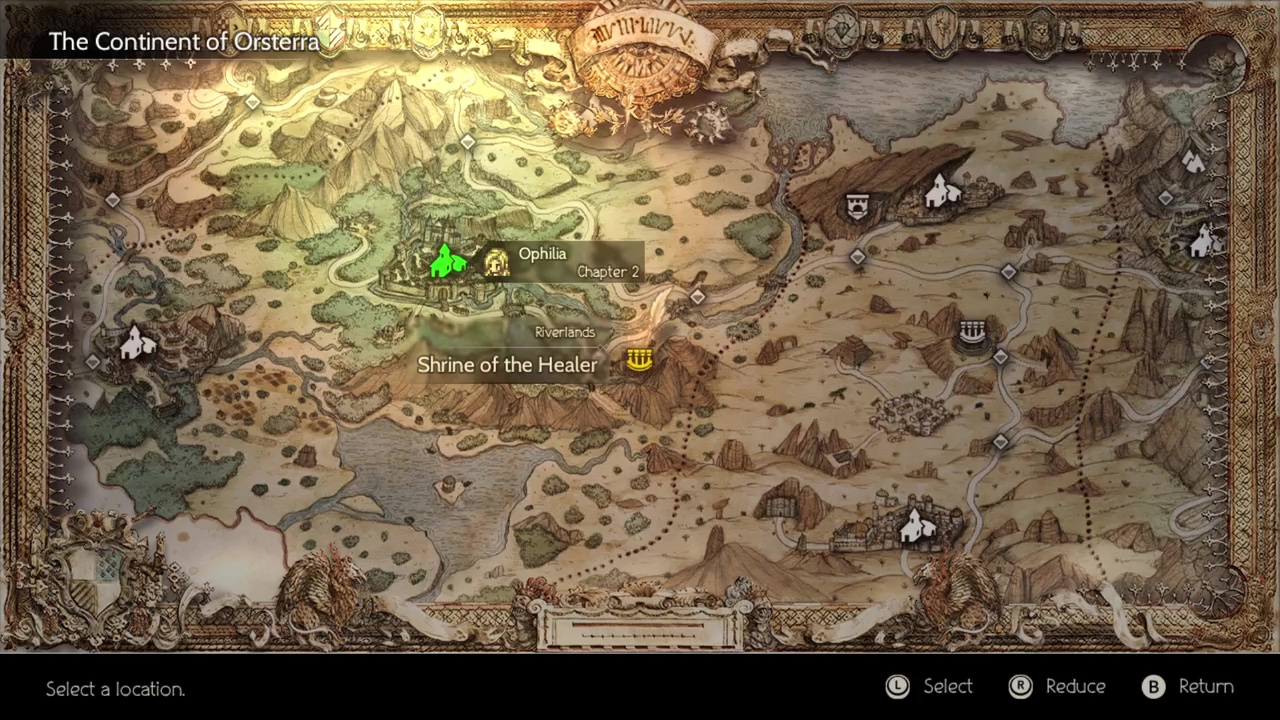This screenshot has height=720, width=1280.
Task: Select the white shrine marker in the desert
Action: pyautogui.click(x=972, y=332)
